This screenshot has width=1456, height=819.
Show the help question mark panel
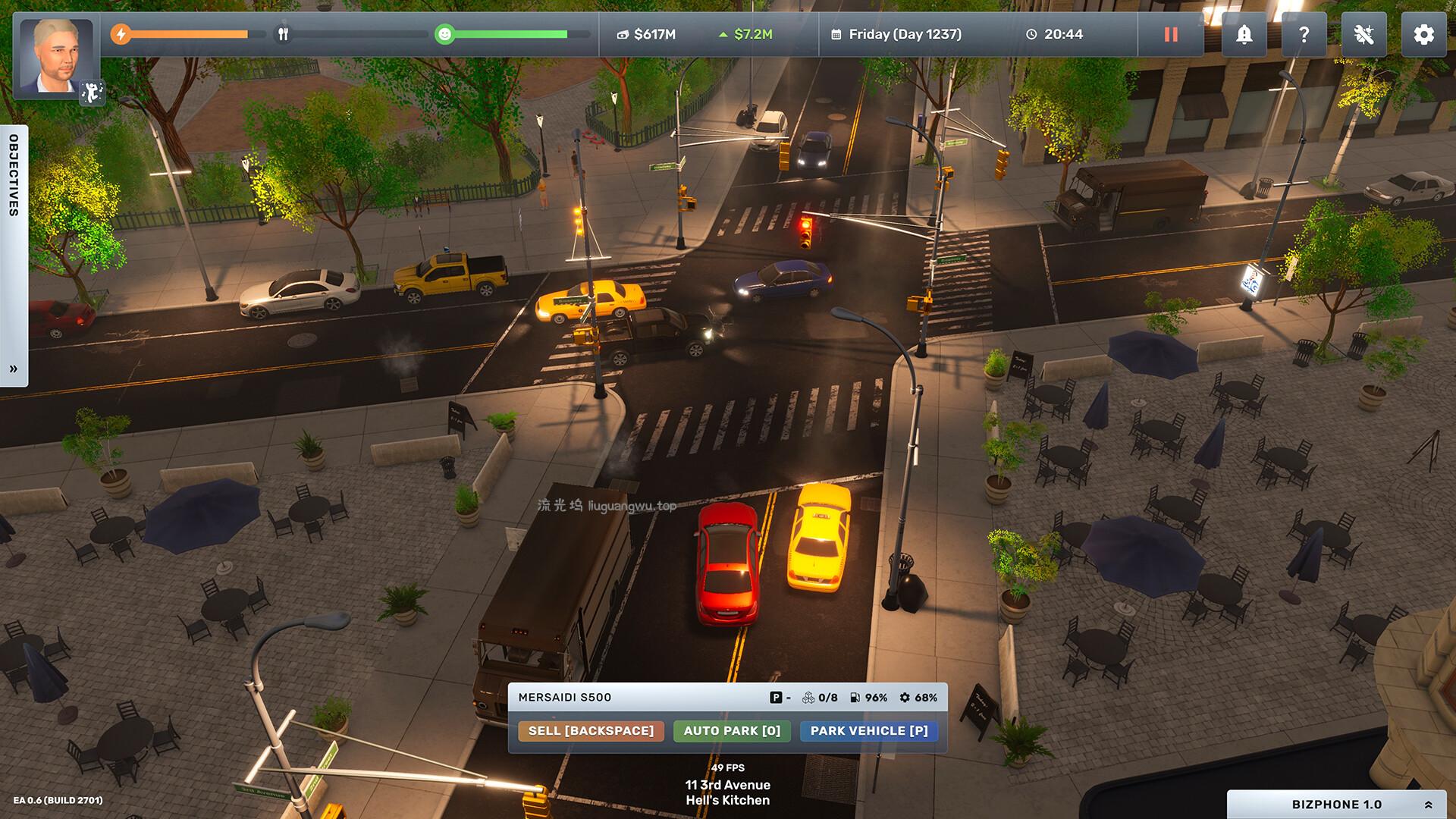coord(1304,35)
